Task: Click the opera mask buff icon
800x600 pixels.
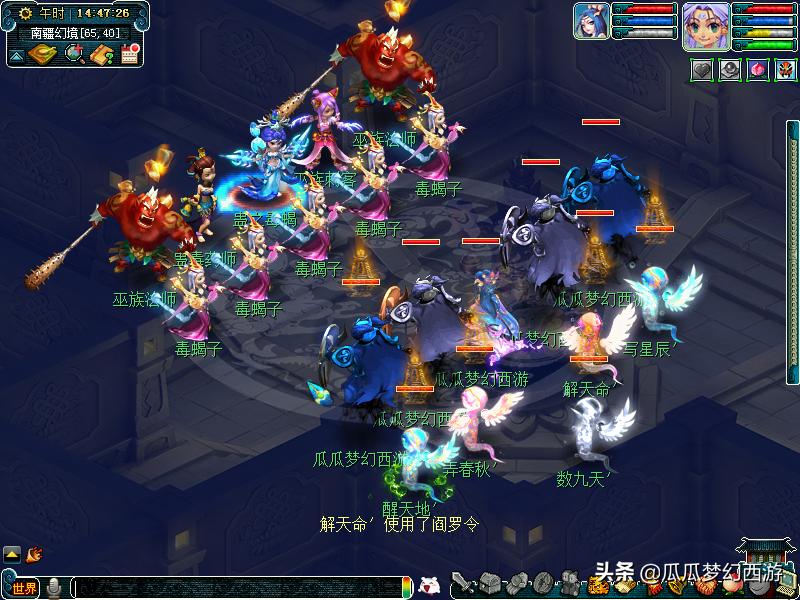Action: (x=786, y=70)
